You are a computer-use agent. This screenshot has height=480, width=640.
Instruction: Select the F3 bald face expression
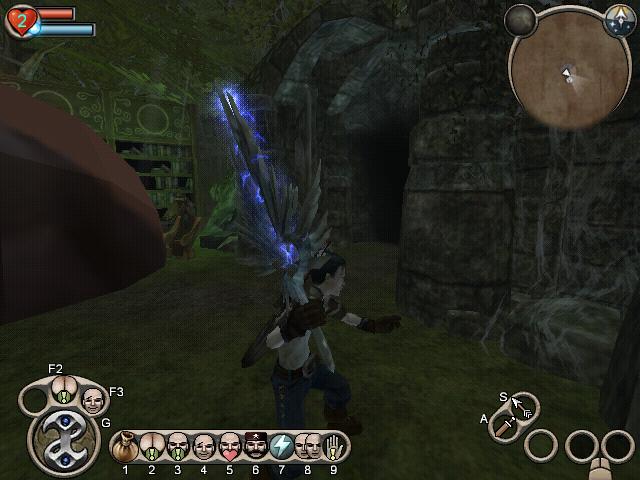coord(92,401)
